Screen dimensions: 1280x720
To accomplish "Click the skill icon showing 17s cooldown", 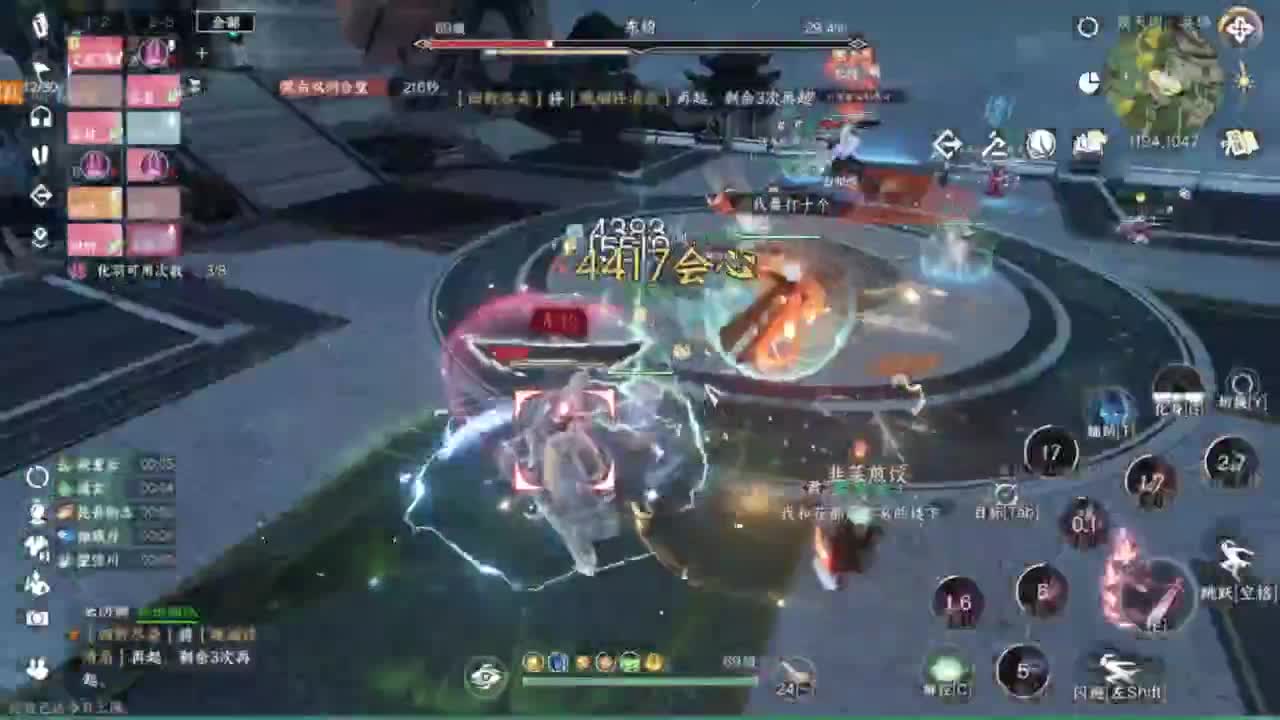I will [x=1052, y=452].
